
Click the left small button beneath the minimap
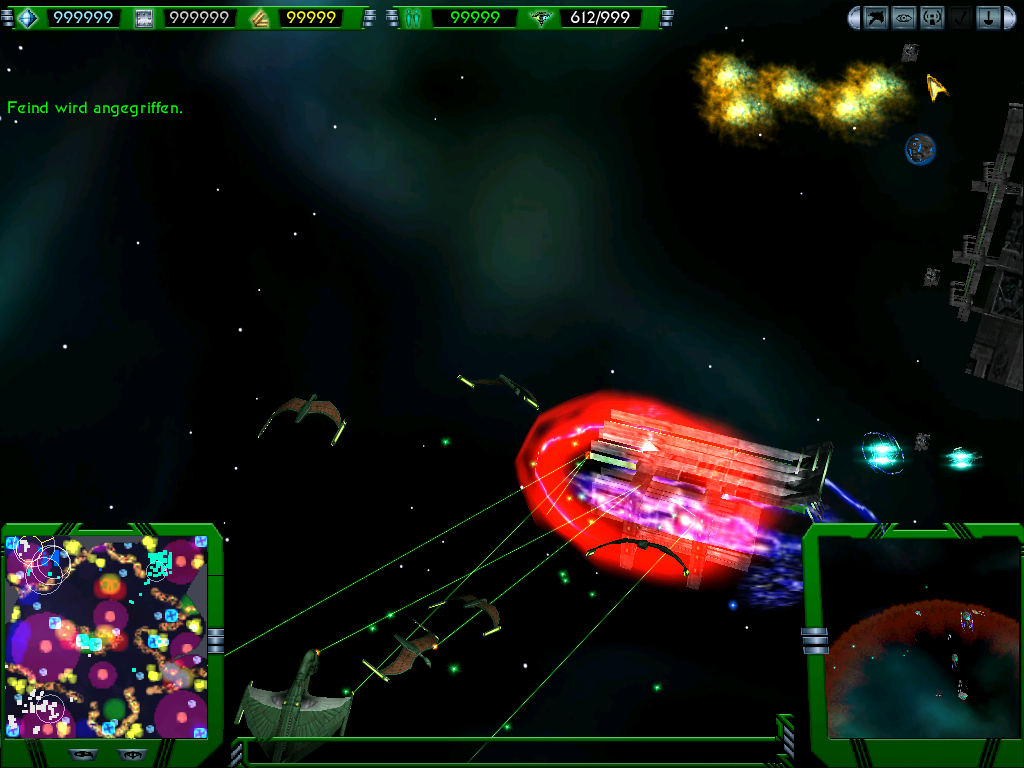coord(82,754)
